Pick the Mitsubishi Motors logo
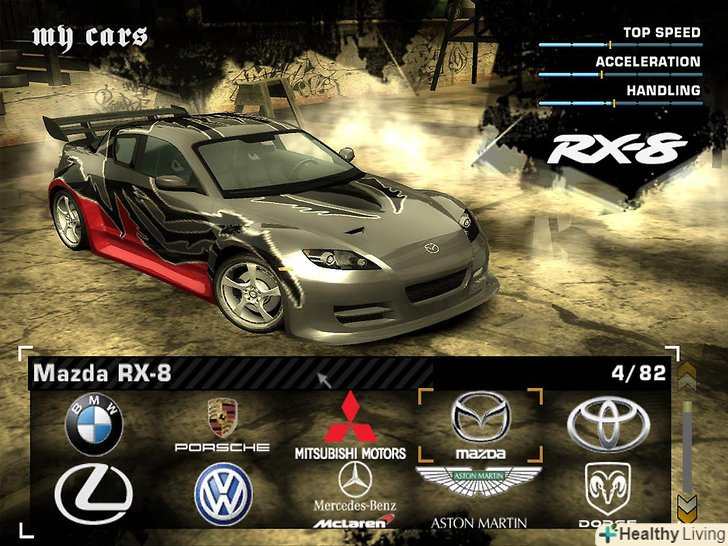Screen dimensions: 728x546 (x=350, y=424)
